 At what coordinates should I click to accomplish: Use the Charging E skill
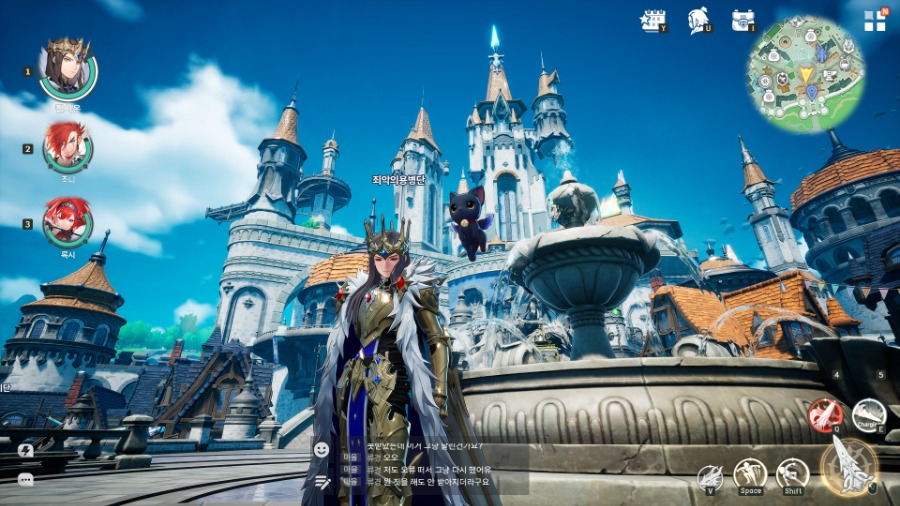tap(869, 415)
